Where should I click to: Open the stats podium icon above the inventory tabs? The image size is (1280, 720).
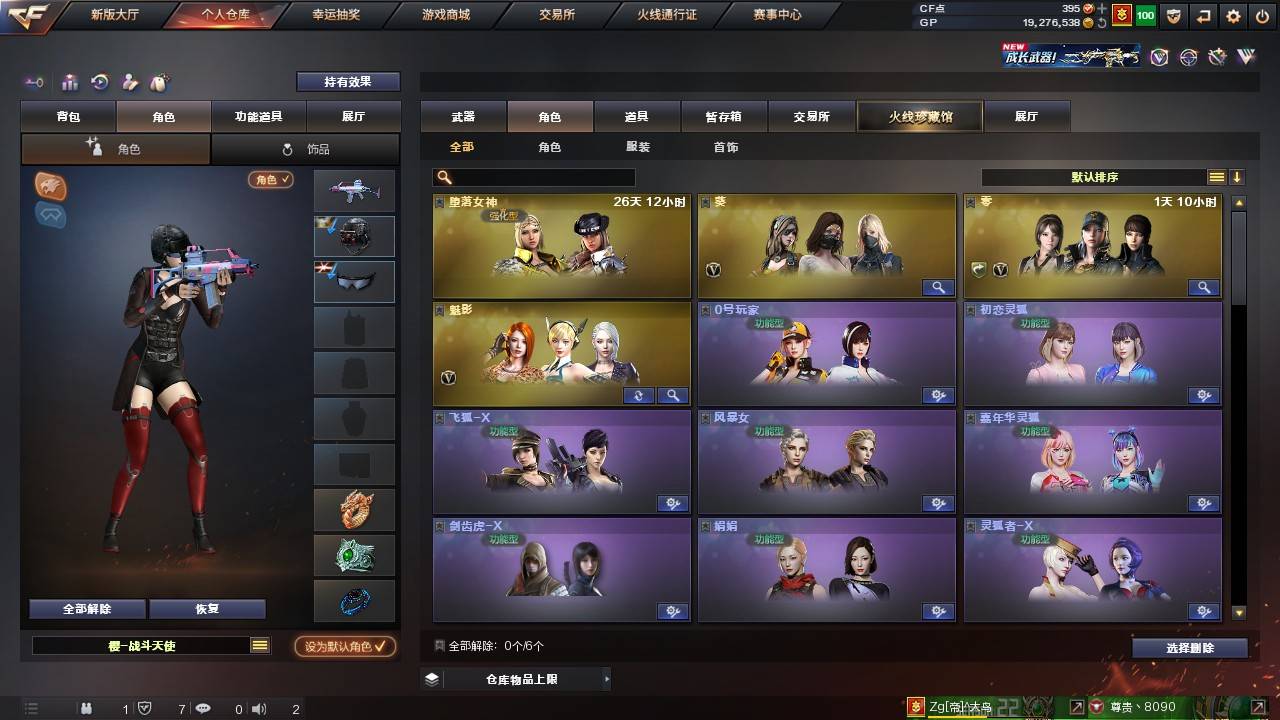70,82
